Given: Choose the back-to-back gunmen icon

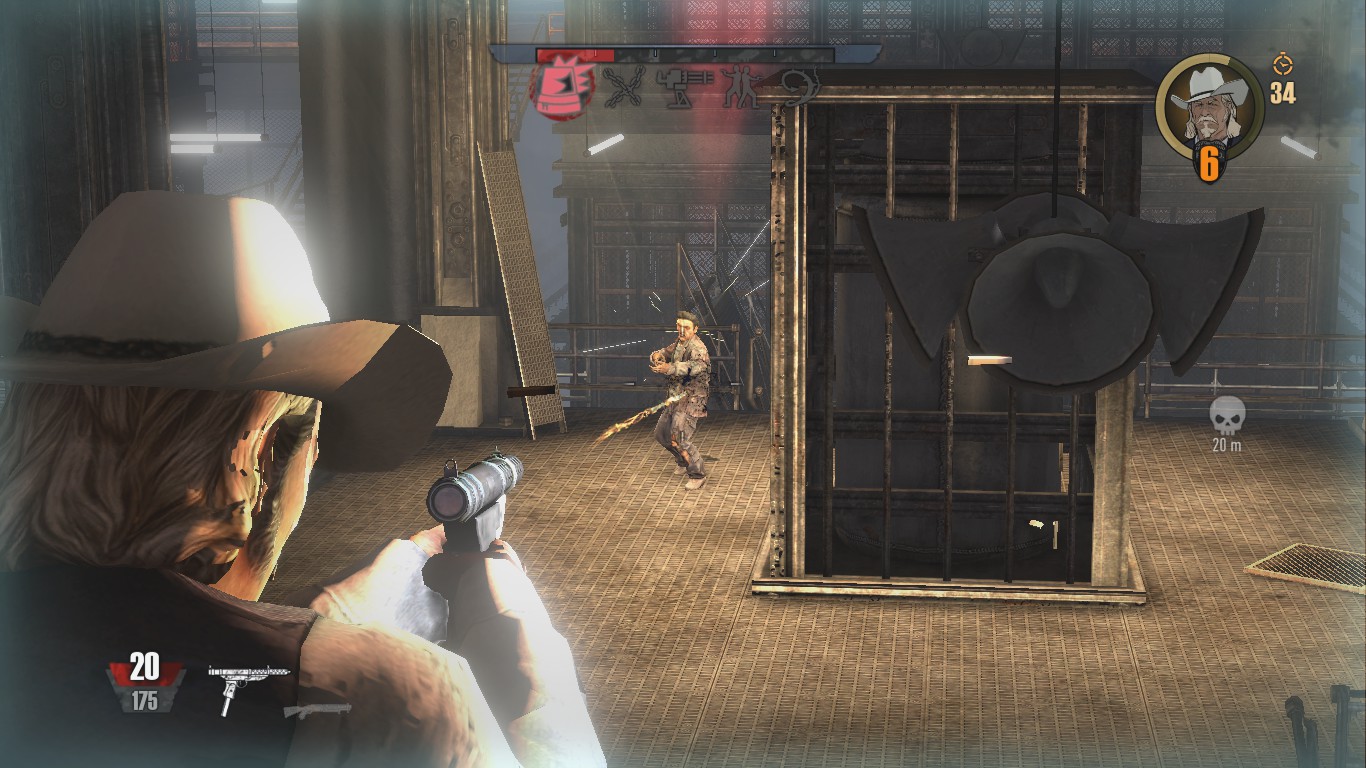Looking at the screenshot, I should tap(741, 88).
